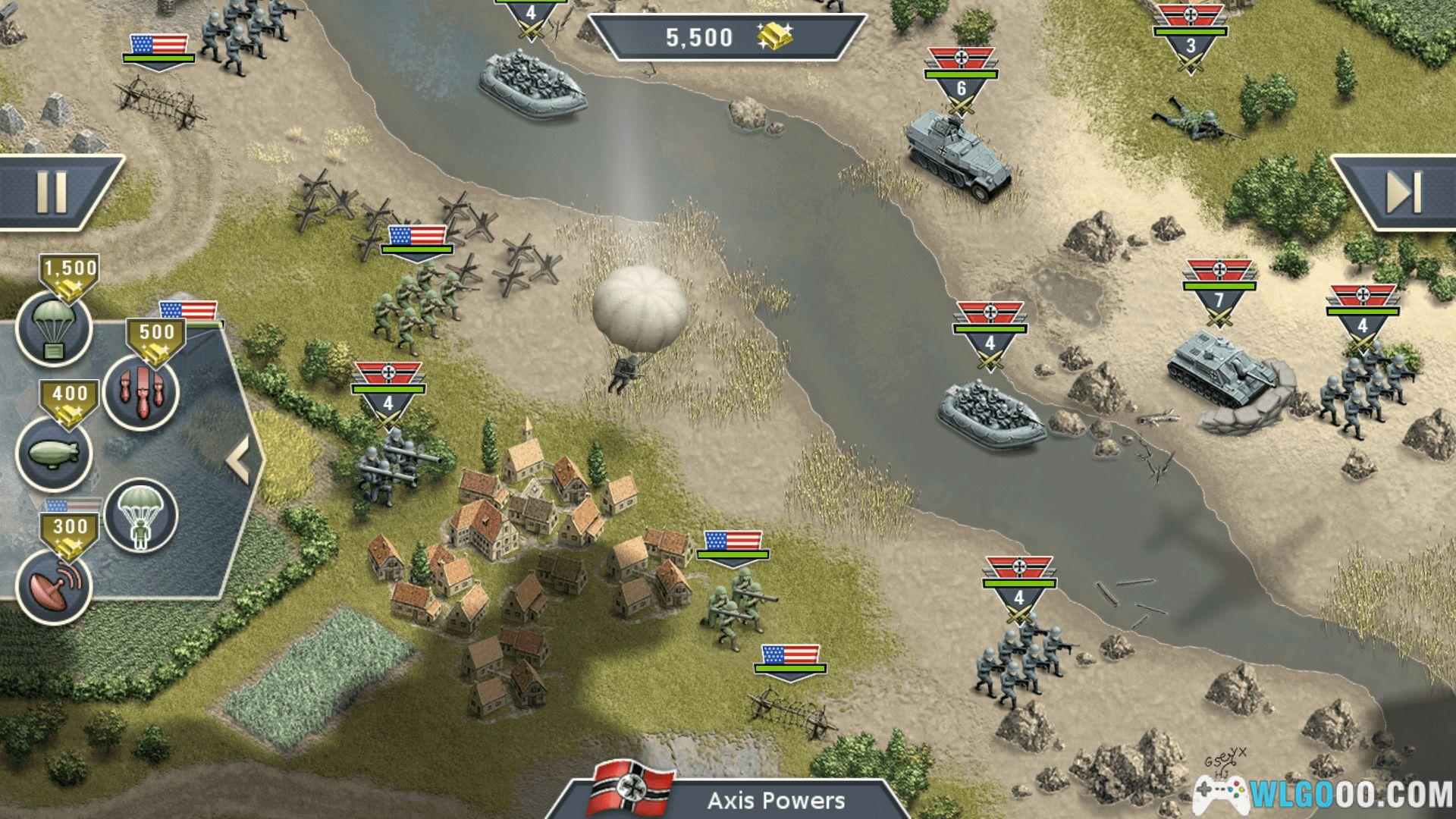Choose the zeppelin ability costing 400
Screen dimensions: 1456x819
tap(53, 453)
